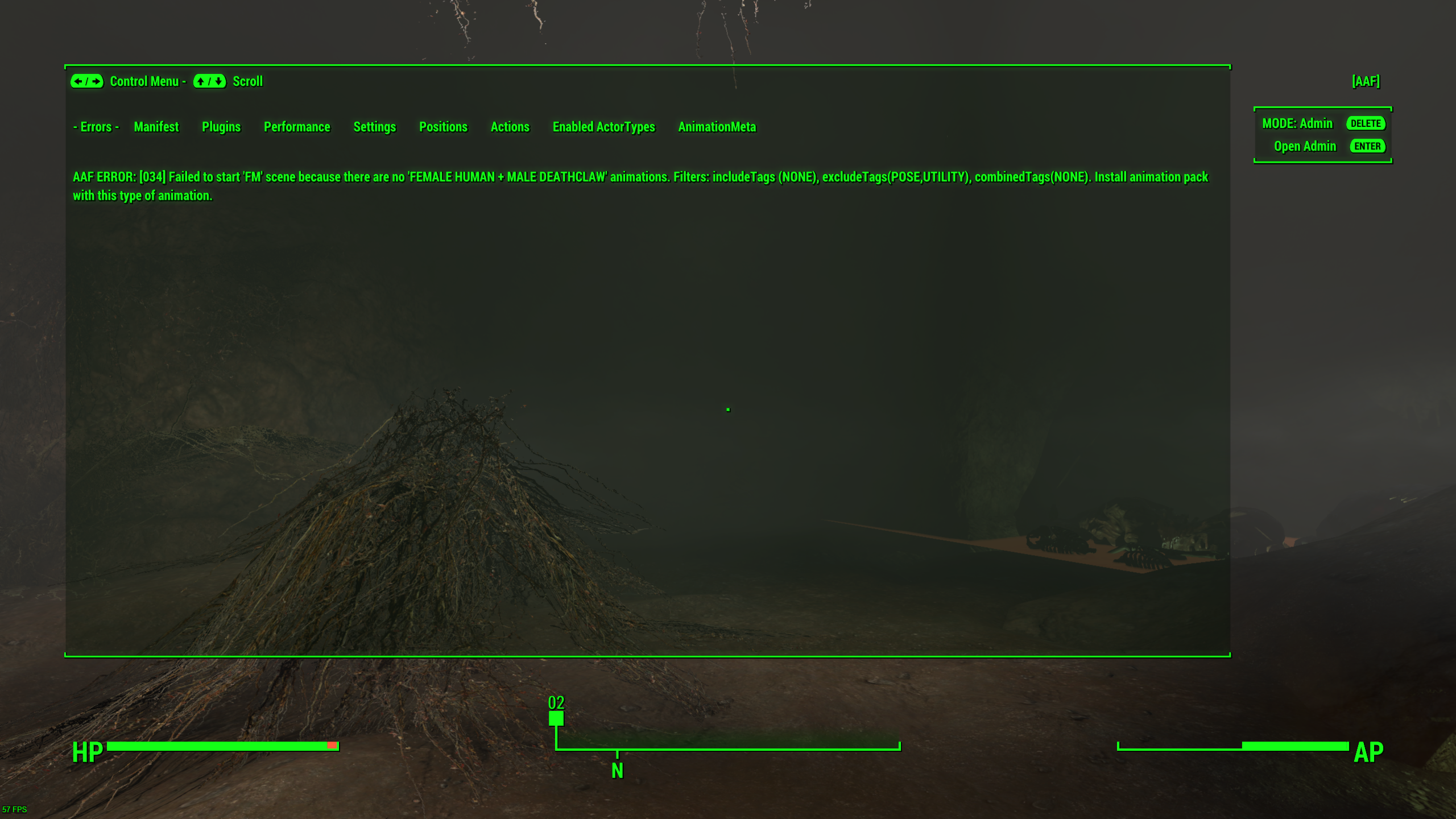The image size is (1456, 819).
Task: Click the Control Menu arrow keys icon
Action: (x=86, y=82)
